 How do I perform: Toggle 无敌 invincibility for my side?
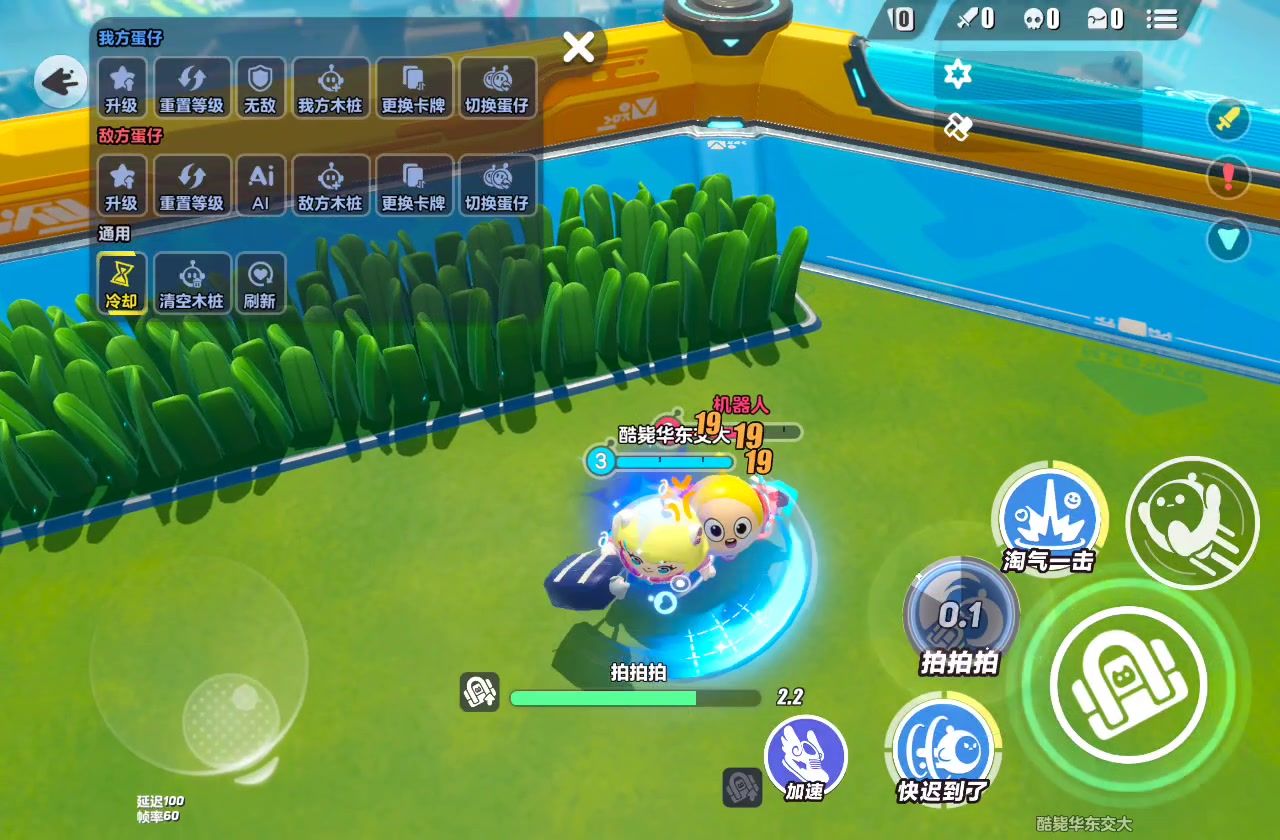point(260,87)
